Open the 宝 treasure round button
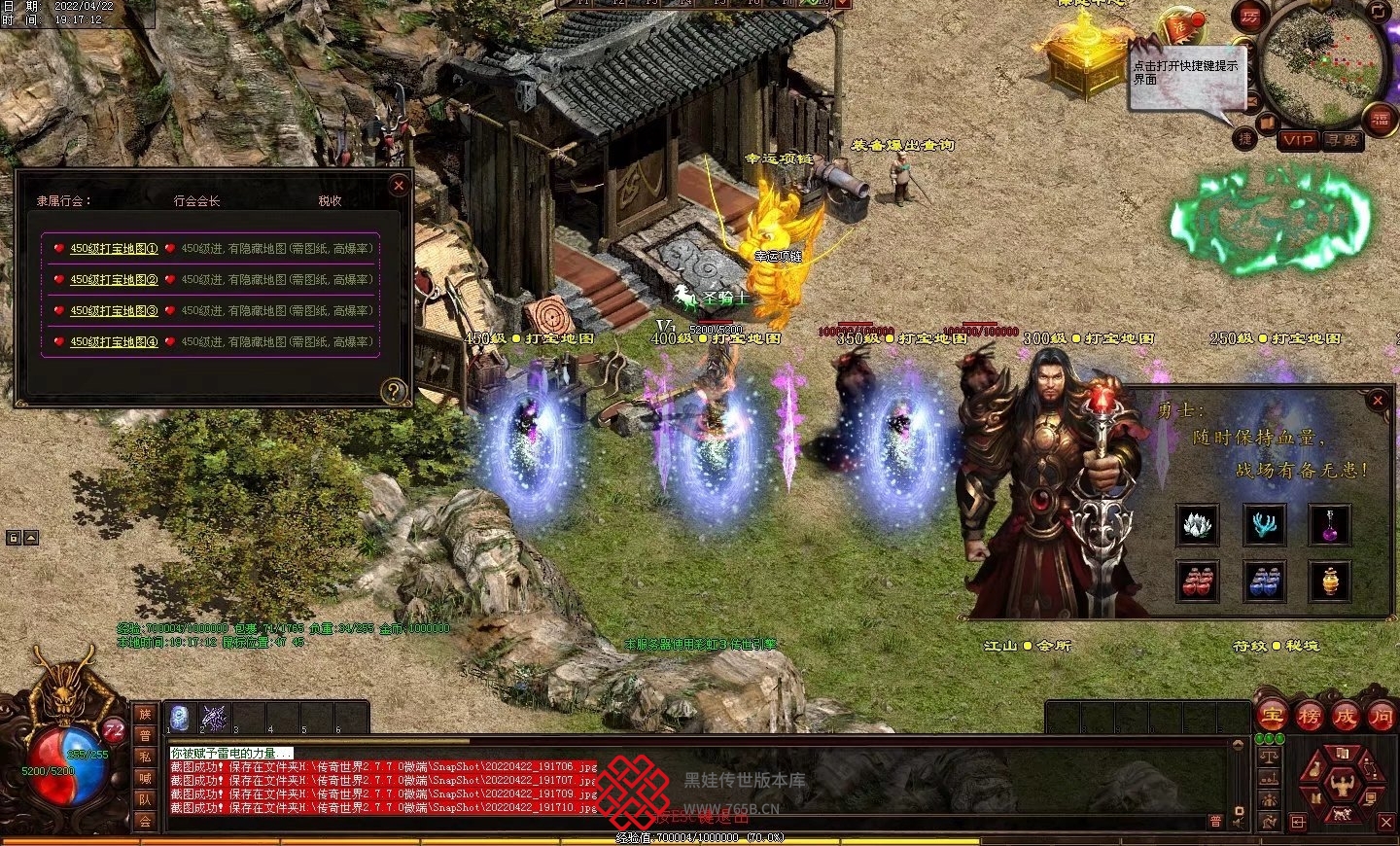 click(1273, 717)
